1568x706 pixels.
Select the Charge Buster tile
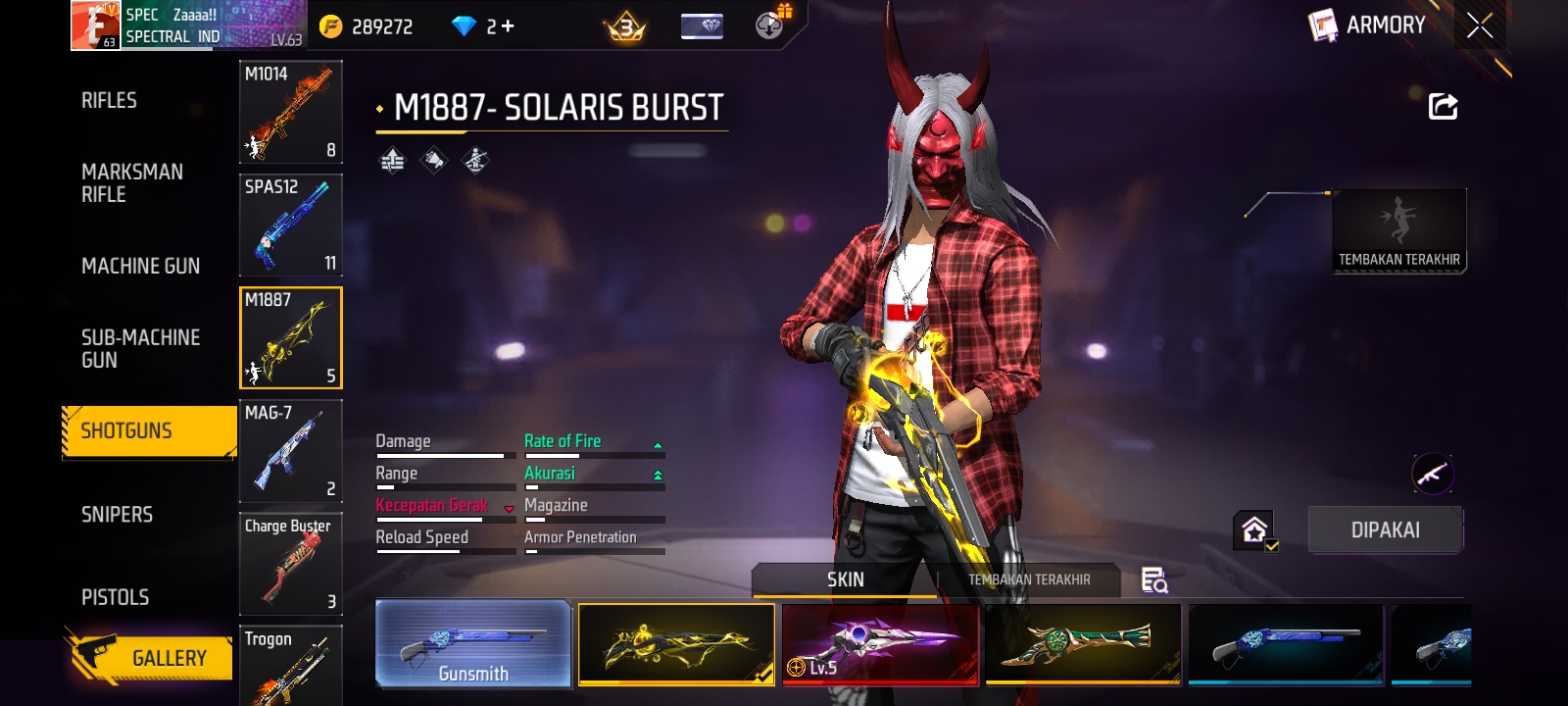pyautogui.click(x=290, y=564)
